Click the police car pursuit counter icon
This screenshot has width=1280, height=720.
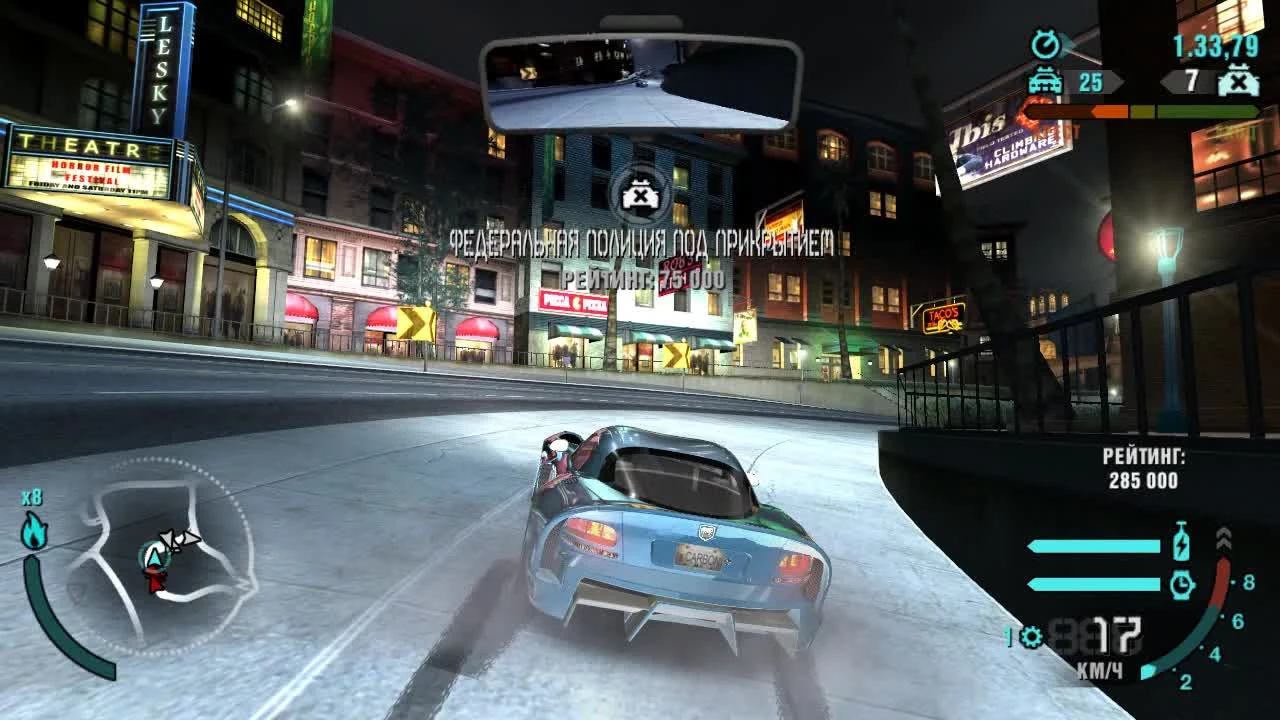[1046, 82]
